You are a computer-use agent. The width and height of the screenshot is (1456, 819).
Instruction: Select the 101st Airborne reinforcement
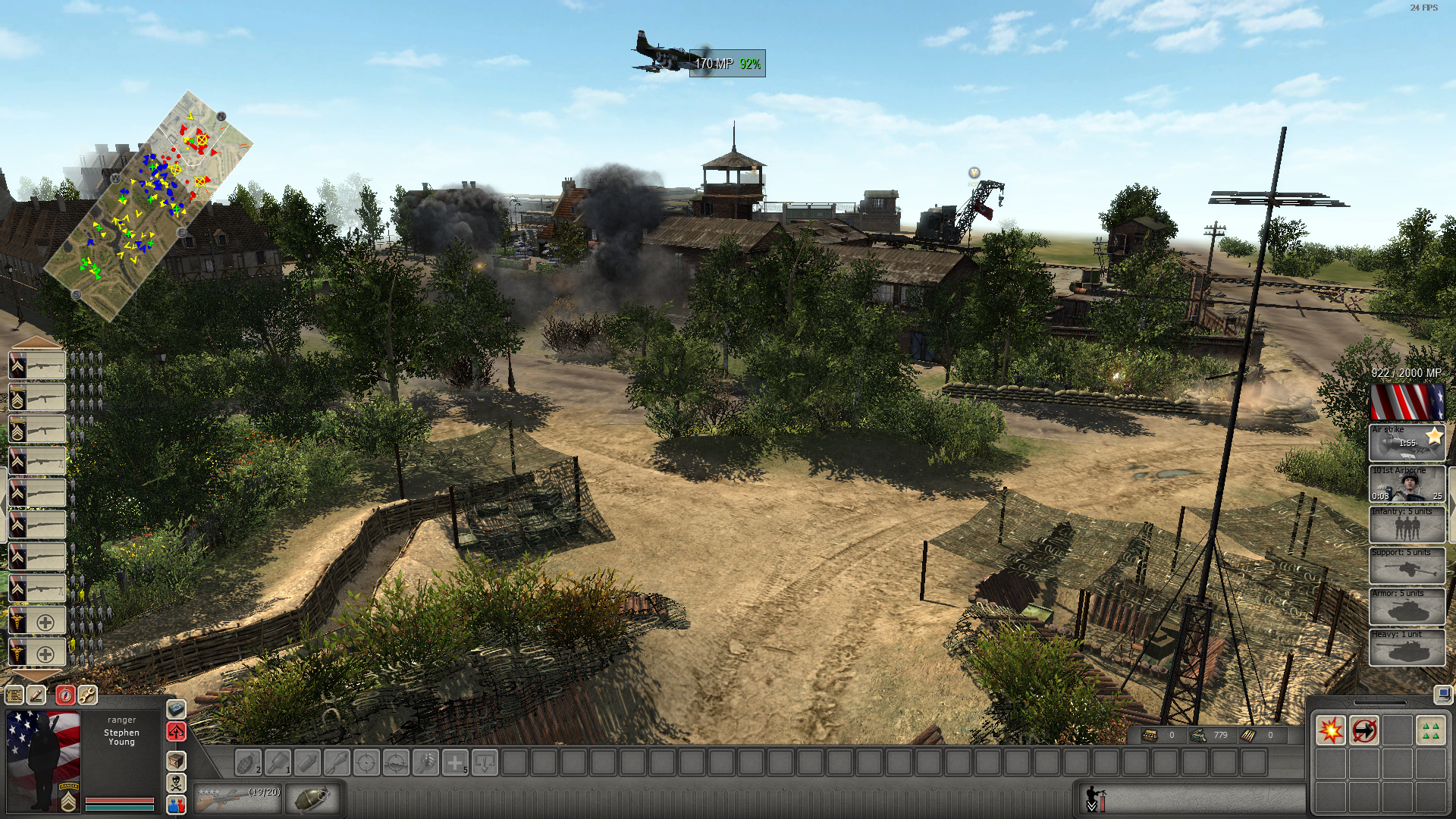1407,484
